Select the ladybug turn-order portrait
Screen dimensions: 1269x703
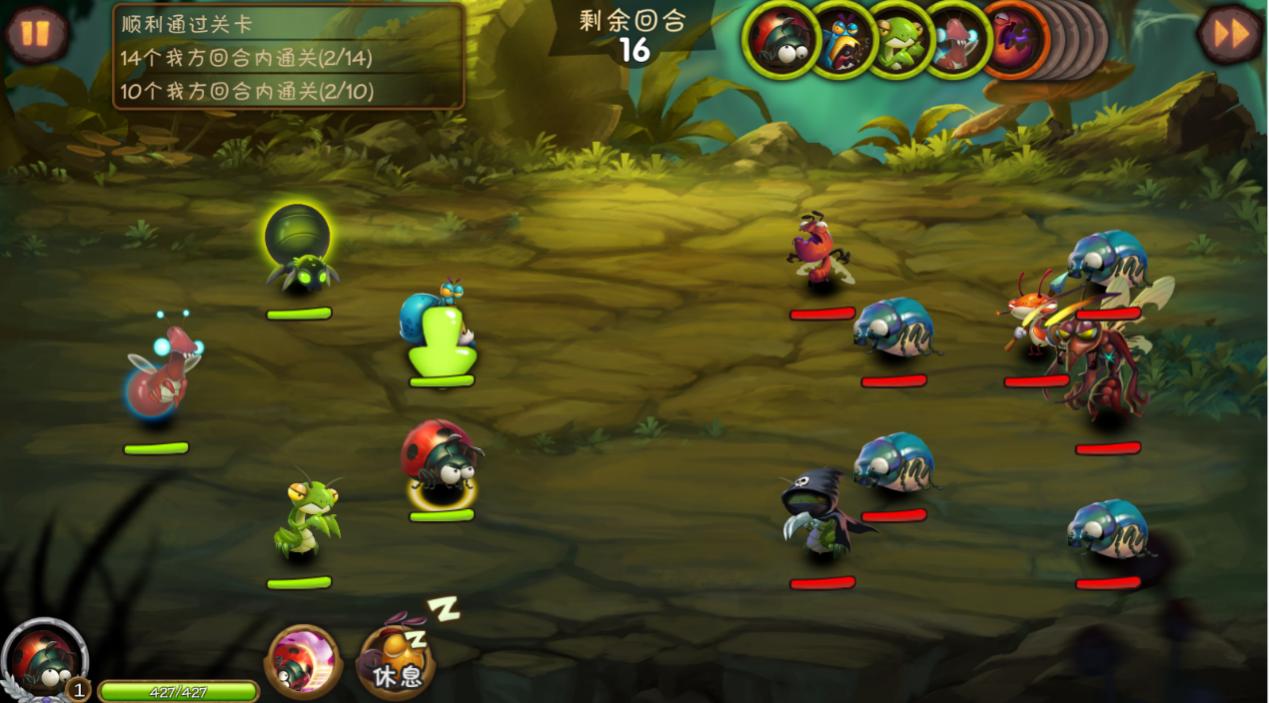[x=782, y=41]
